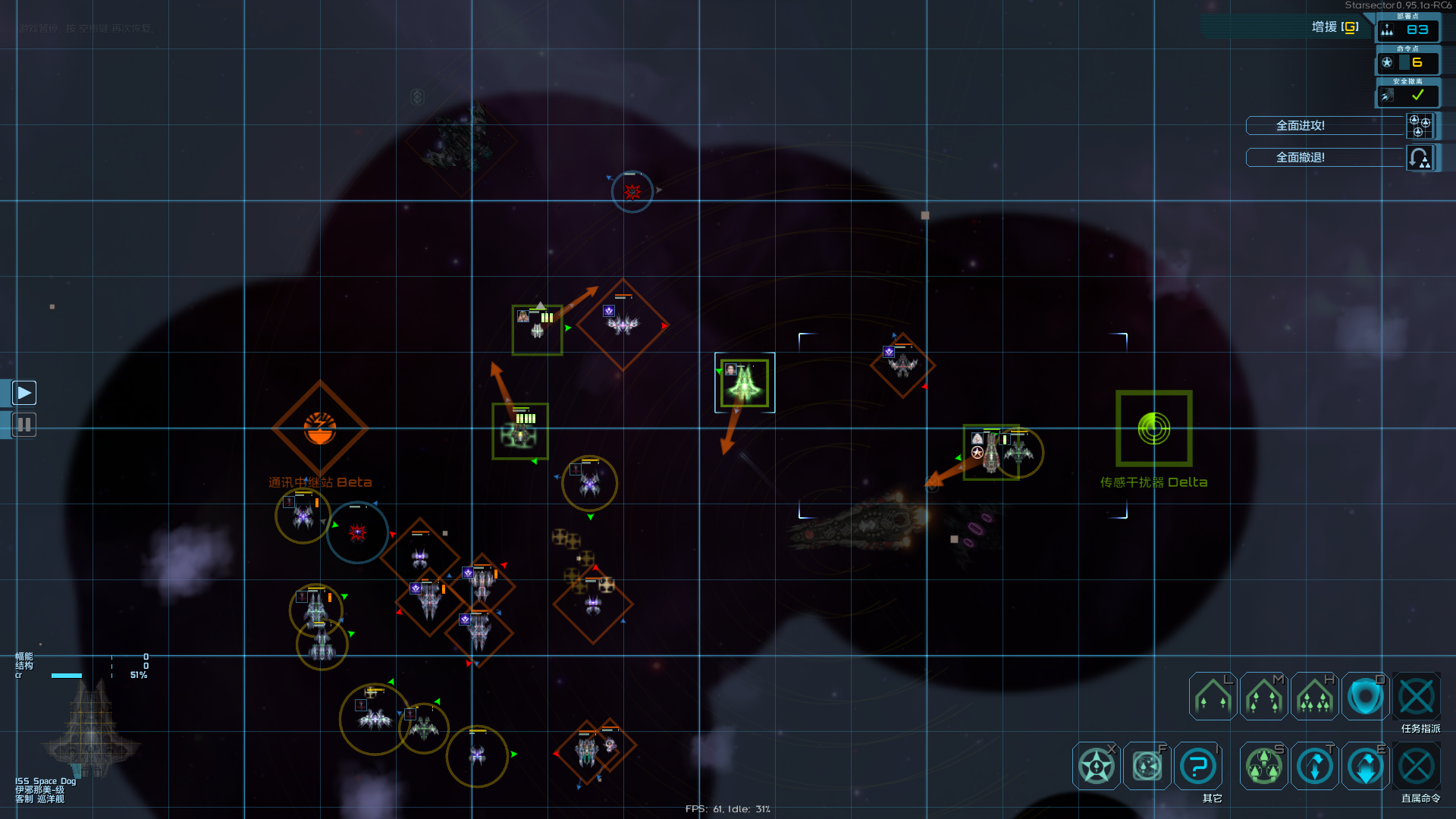
Task: Activate the shield-shaped defend order
Action: click(1365, 696)
